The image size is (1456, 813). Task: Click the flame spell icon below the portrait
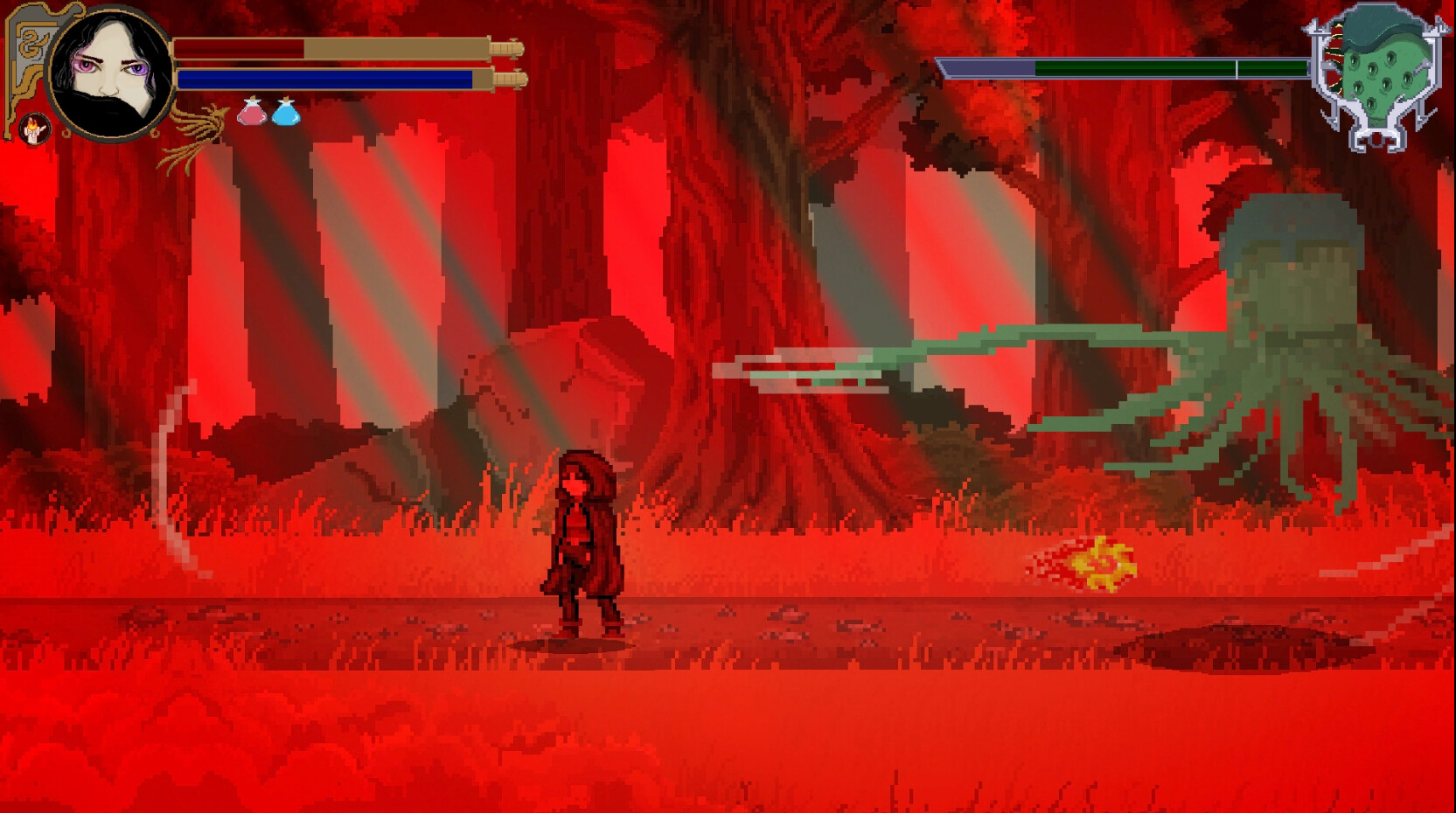click(36, 127)
